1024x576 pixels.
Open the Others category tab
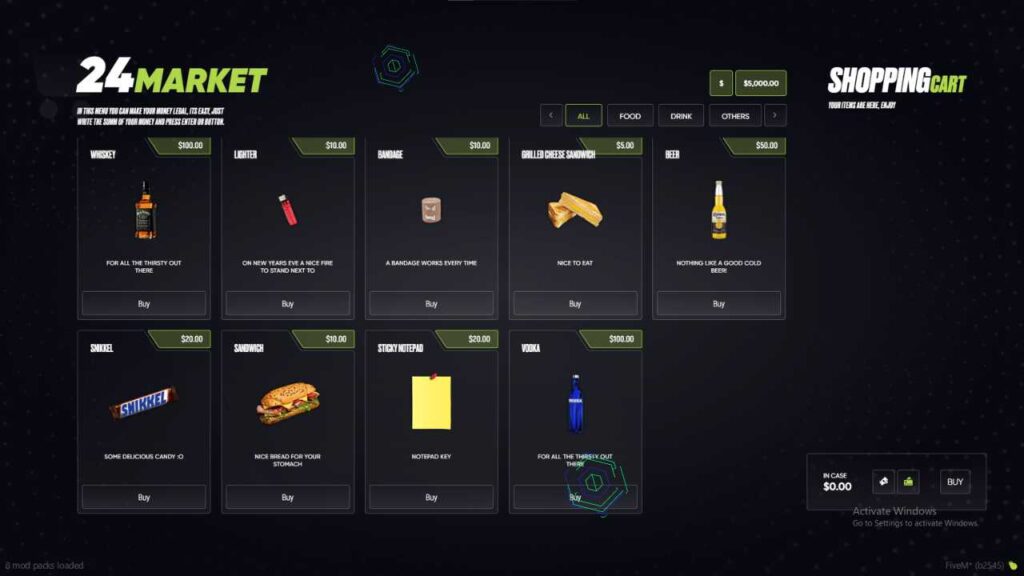coord(735,116)
